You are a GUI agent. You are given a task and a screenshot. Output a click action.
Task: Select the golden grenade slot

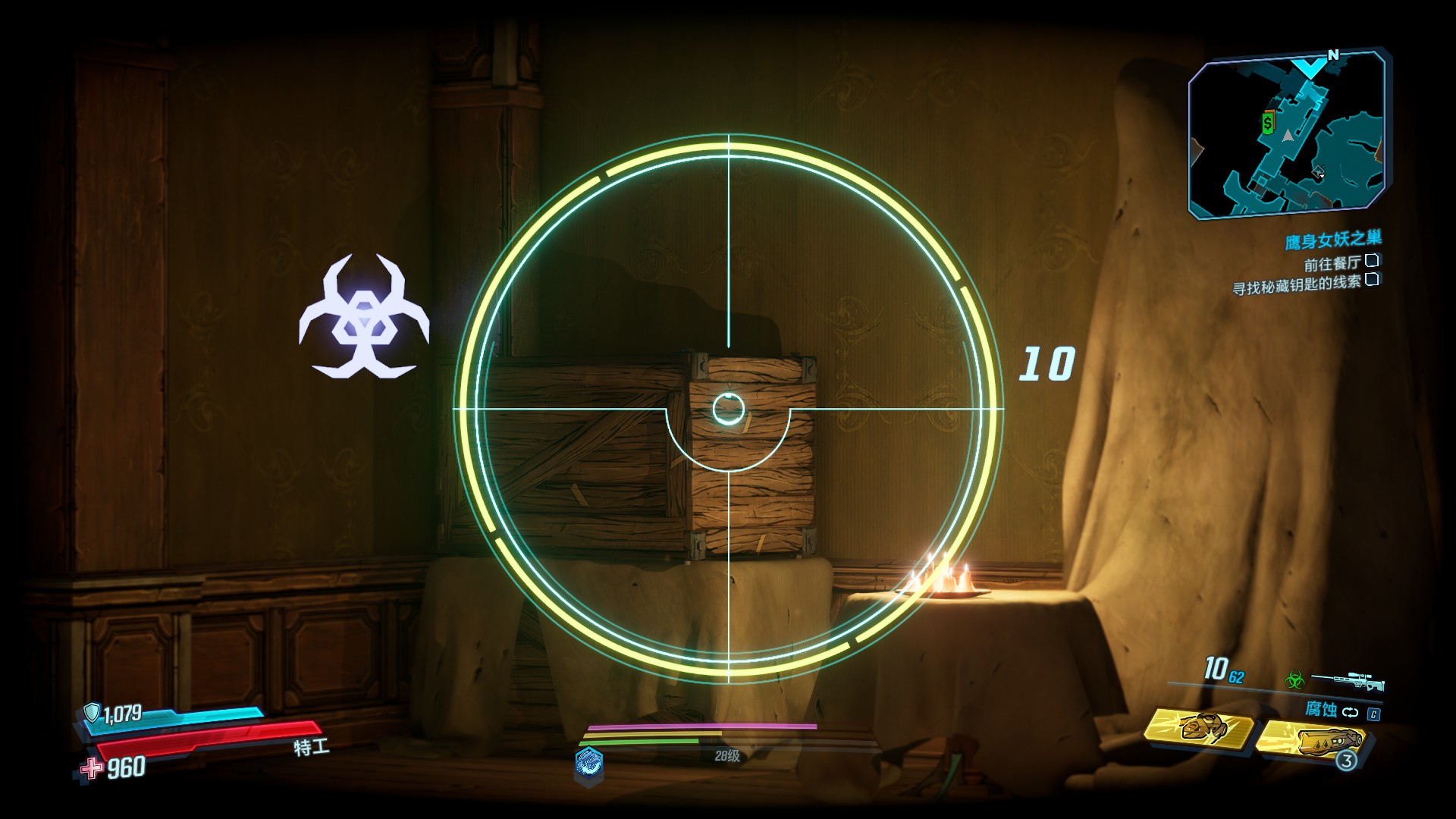[x=1310, y=741]
